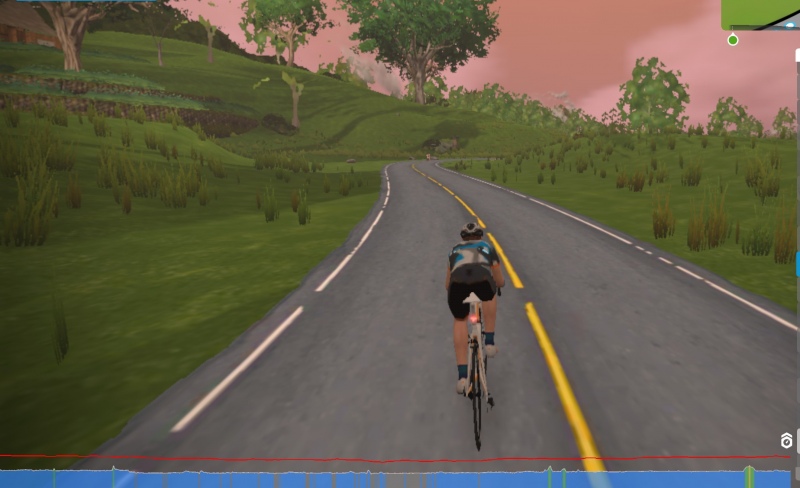Viewport: 800px width, 488px height.
Task: Open the minimap in the top corner
Action: click(x=760, y=14)
